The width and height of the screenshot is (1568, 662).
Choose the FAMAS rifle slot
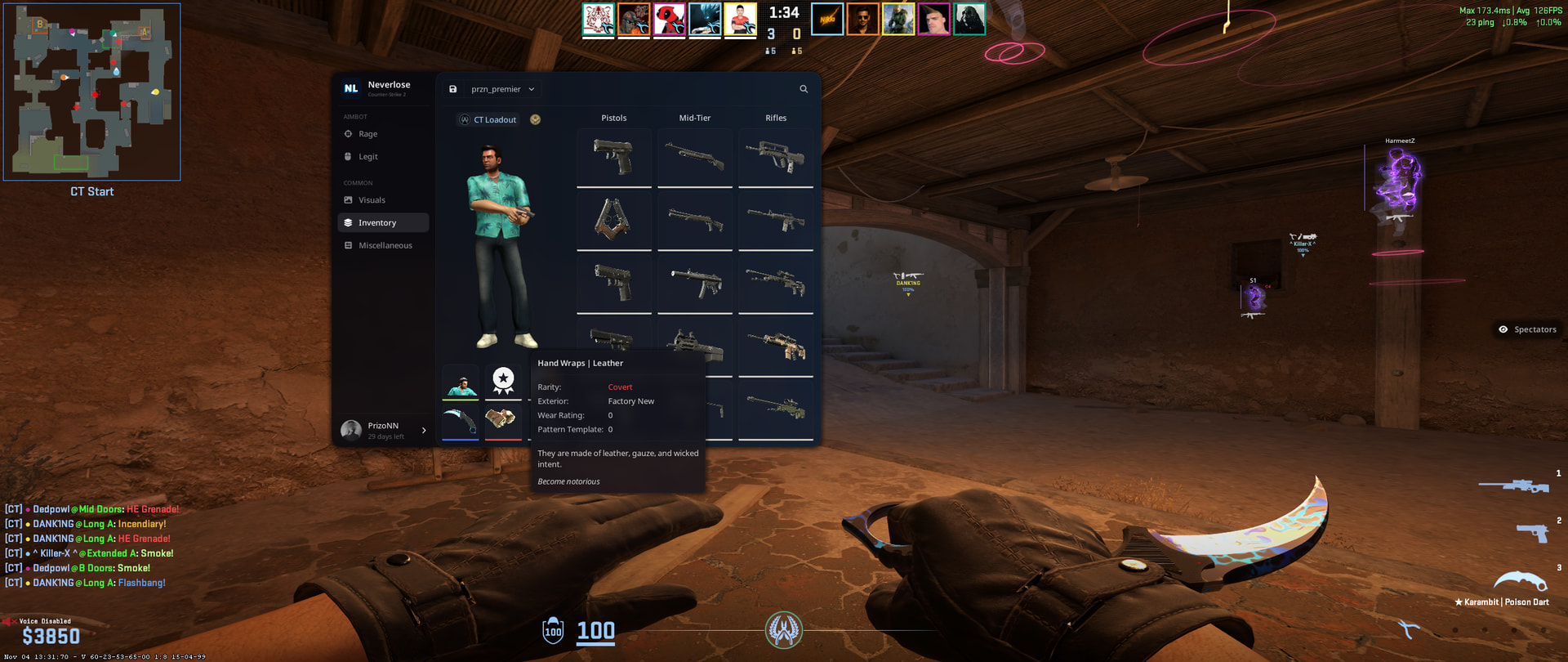coord(776,156)
